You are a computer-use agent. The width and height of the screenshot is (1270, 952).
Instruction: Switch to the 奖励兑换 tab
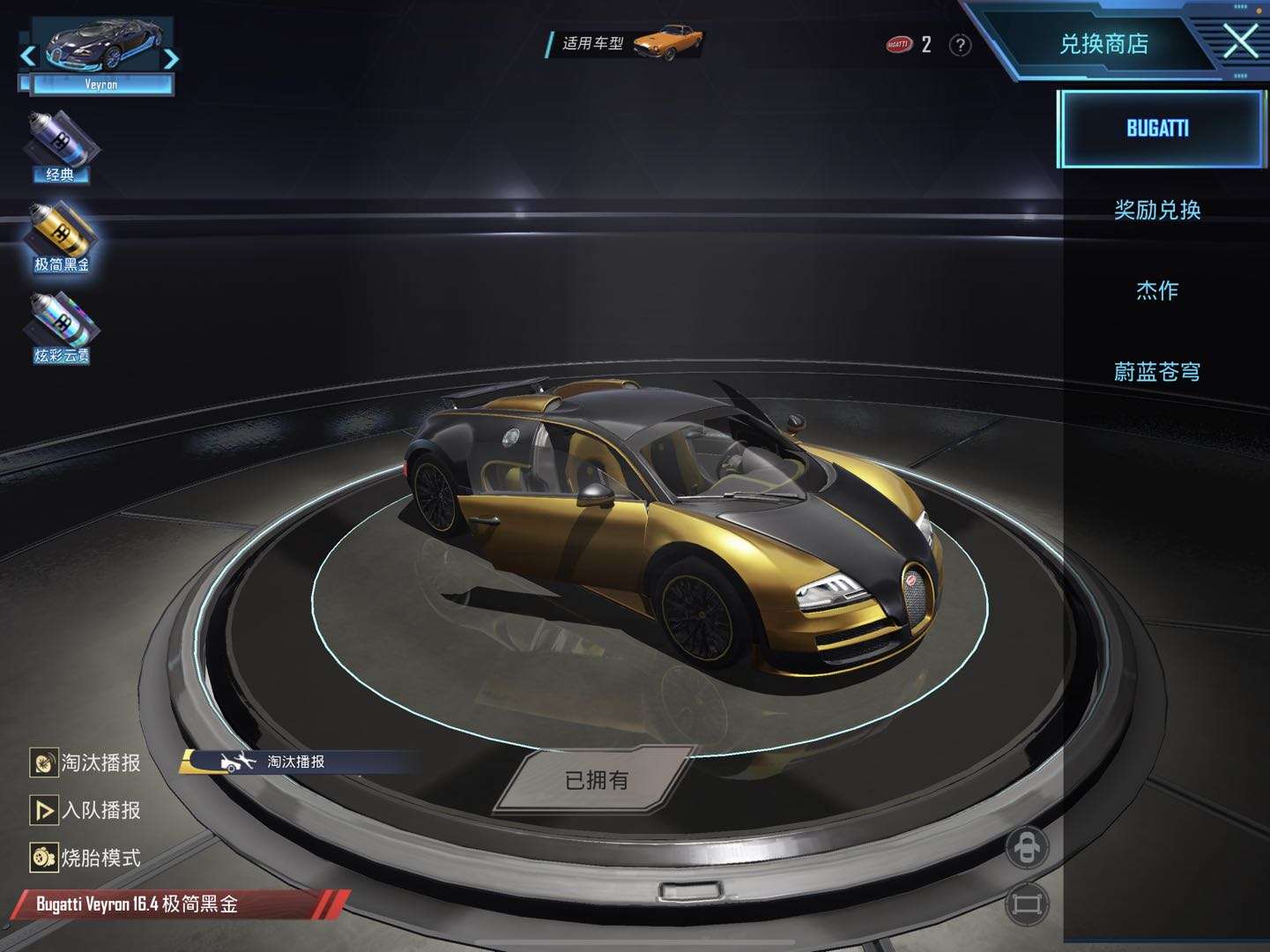(x=1157, y=210)
